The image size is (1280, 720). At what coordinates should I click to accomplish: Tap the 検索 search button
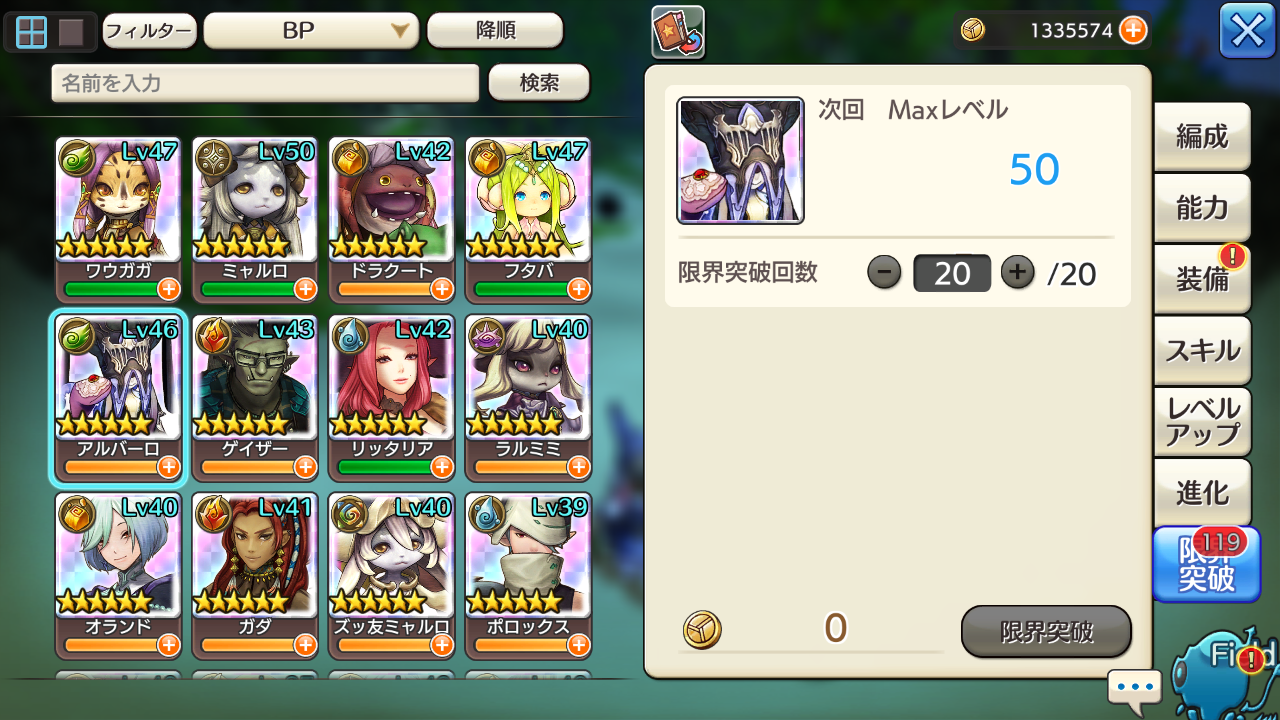pyautogui.click(x=539, y=83)
